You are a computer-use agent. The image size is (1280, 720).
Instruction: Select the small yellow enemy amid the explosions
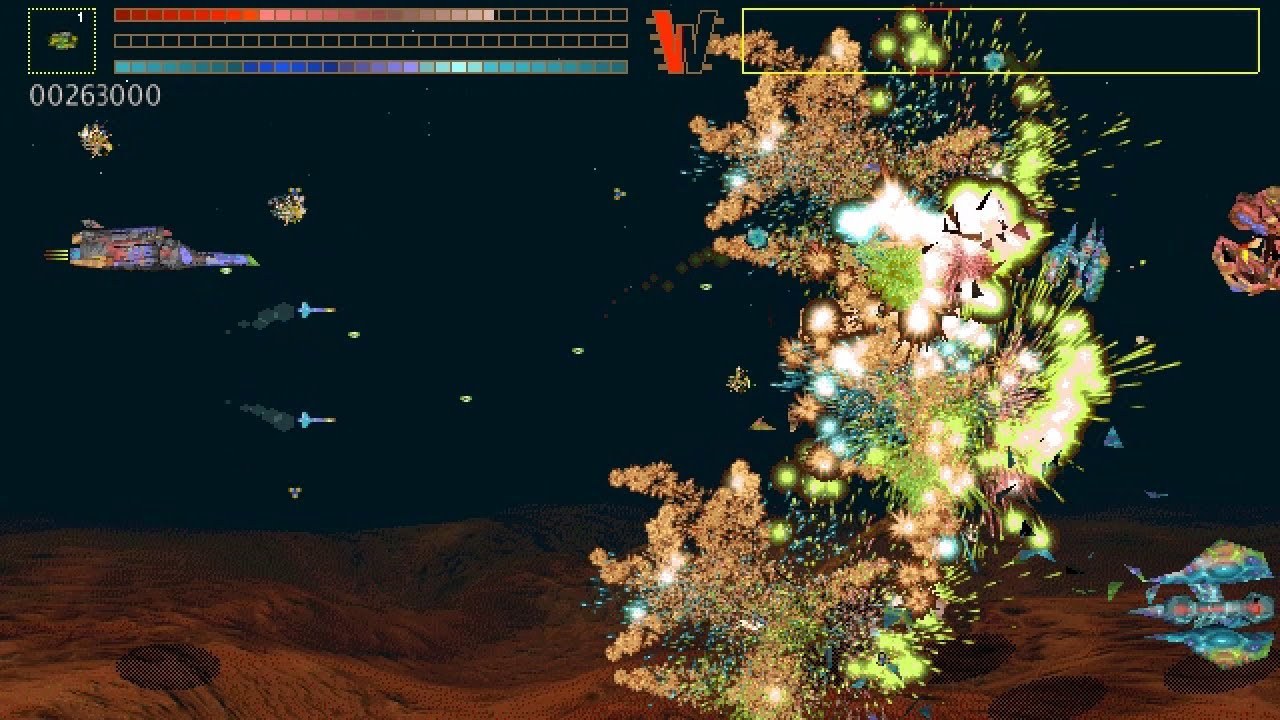(x=737, y=379)
